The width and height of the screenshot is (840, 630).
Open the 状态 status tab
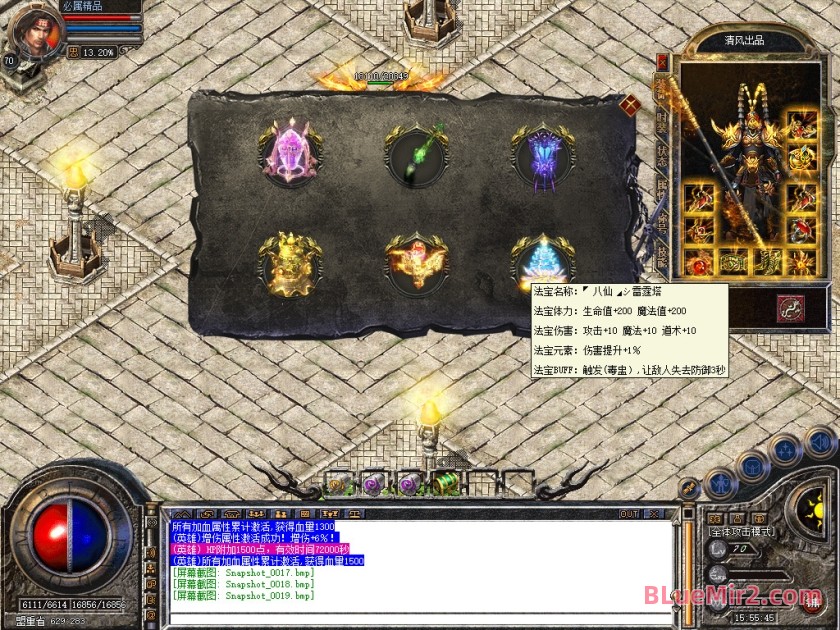point(662,156)
